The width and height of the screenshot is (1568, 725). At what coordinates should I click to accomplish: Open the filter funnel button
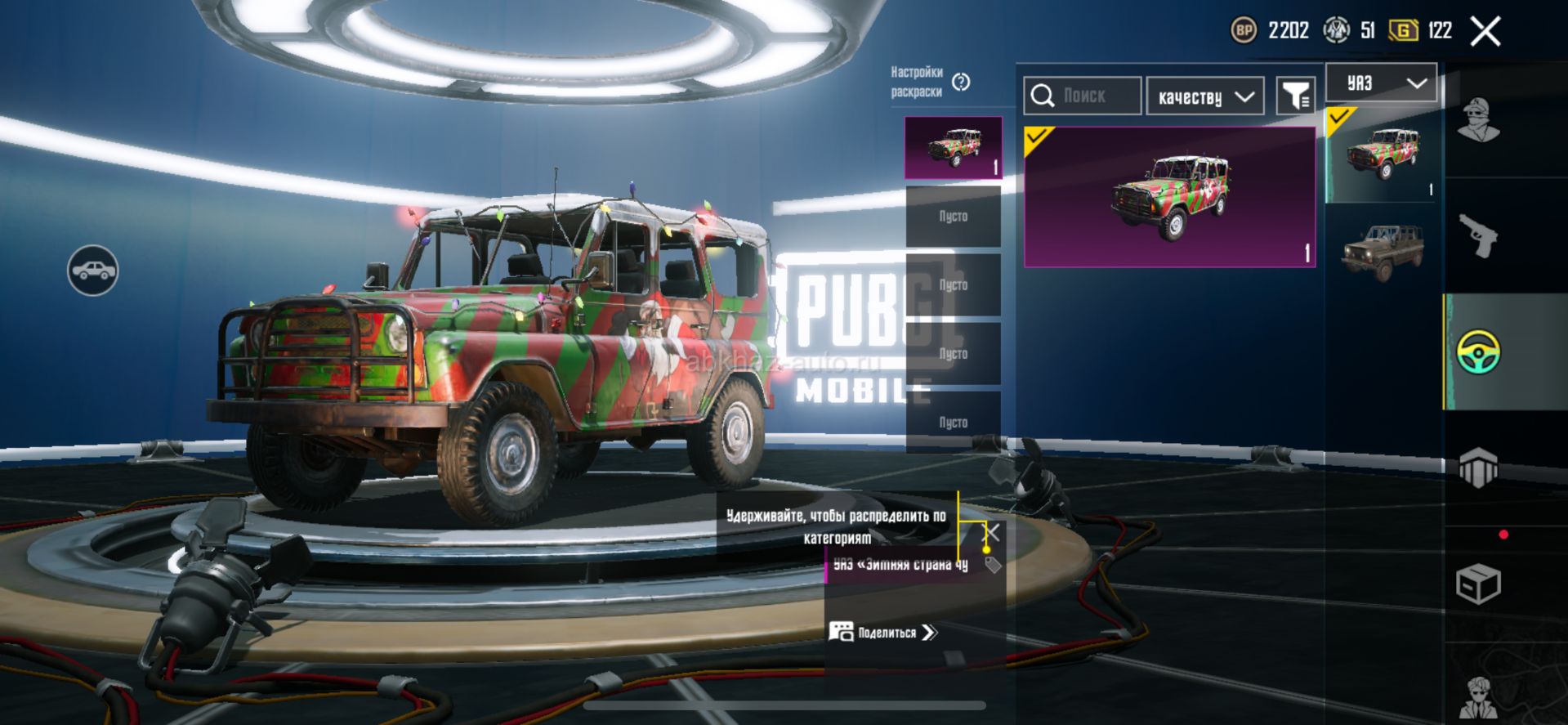(1295, 97)
